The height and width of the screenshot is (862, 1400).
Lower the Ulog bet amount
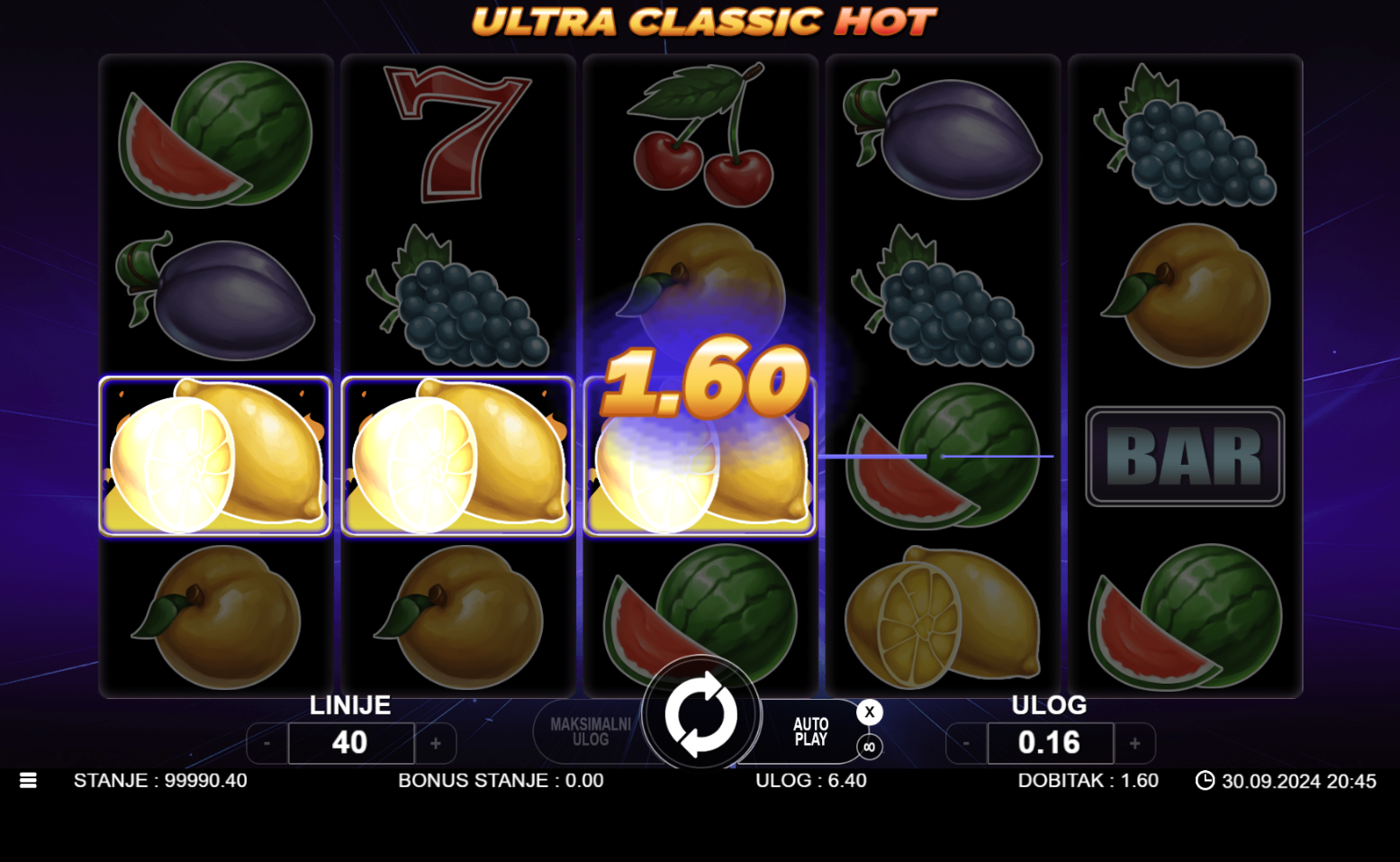coord(966,744)
